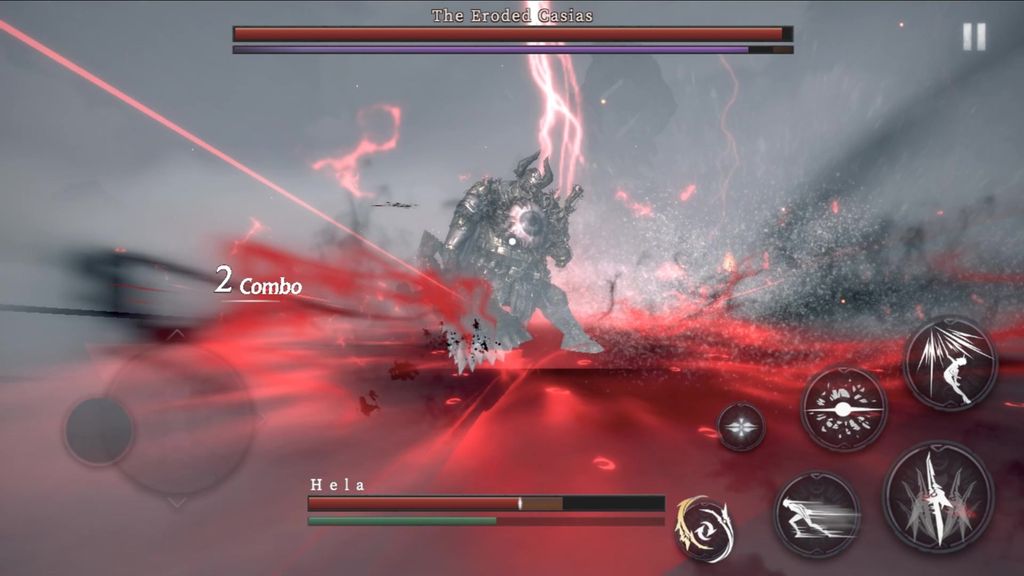Tap the small four-point star button

click(741, 427)
